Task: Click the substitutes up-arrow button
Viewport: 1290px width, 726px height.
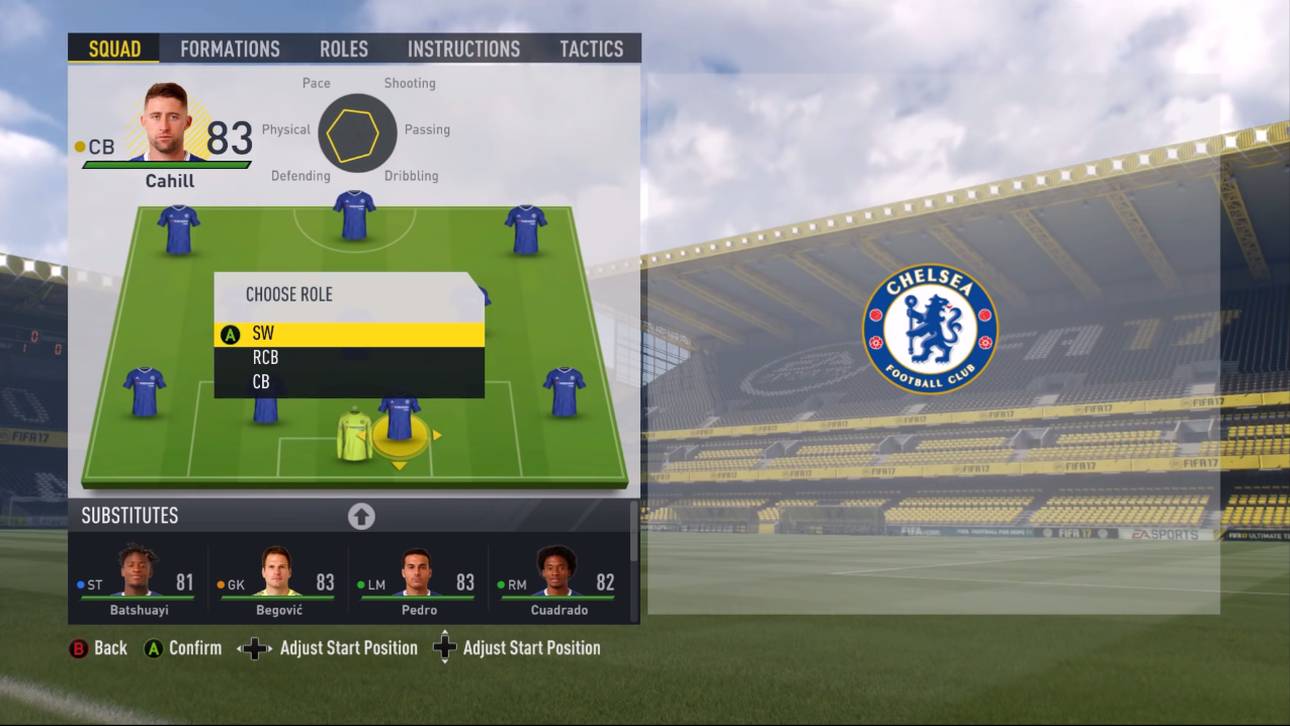Action: click(x=361, y=516)
